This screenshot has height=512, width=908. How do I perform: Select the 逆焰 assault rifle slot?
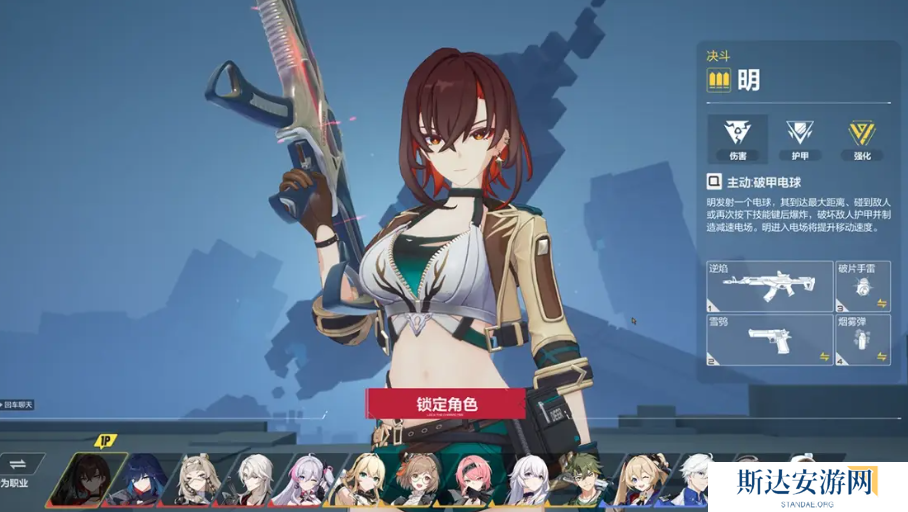tap(769, 286)
